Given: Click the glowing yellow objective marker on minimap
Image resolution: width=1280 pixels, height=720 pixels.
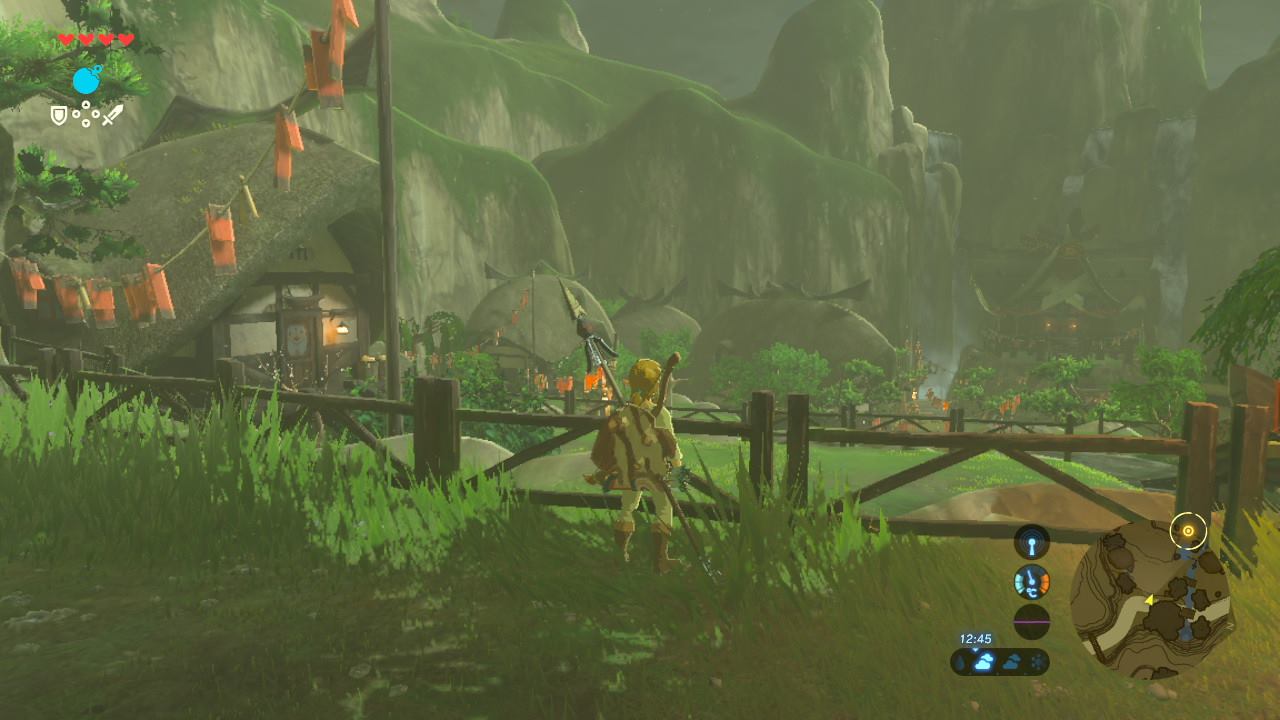Looking at the screenshot, I should click(x=1188, y=530).
